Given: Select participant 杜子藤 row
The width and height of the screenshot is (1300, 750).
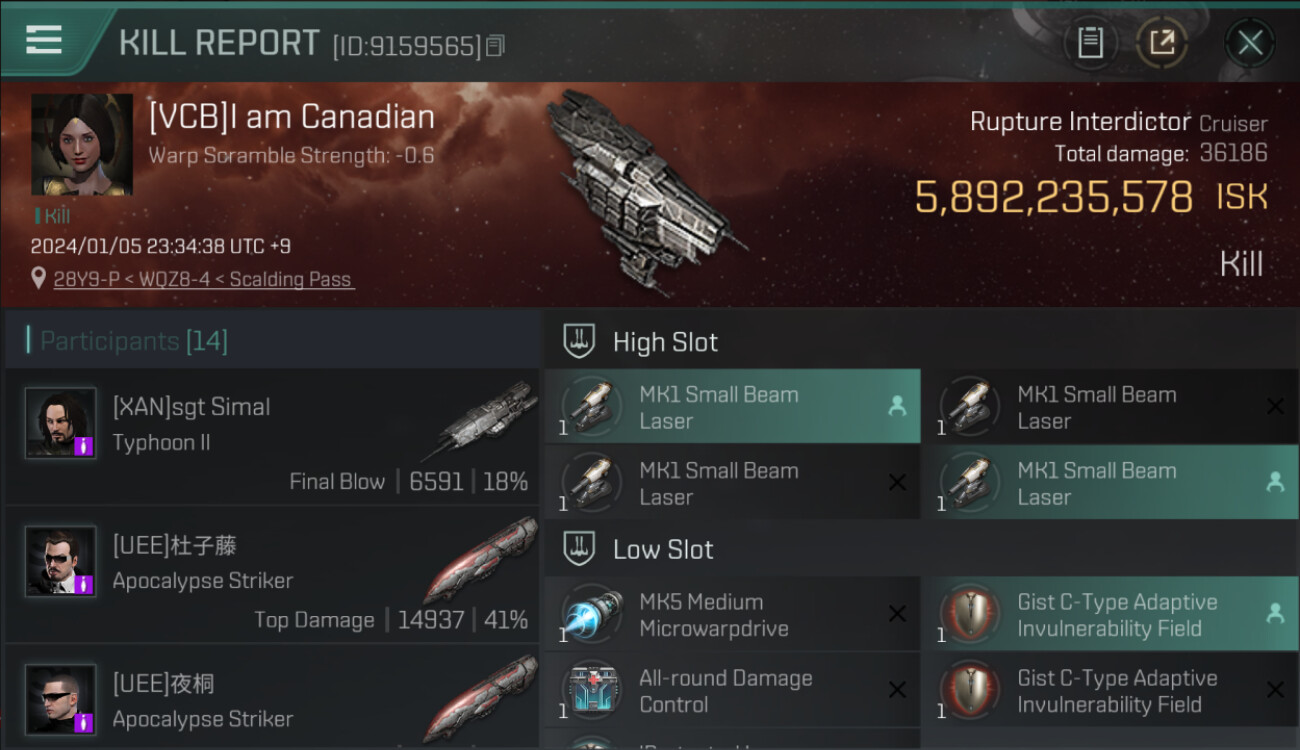Looking at the screenshot, I should point(272,575).
